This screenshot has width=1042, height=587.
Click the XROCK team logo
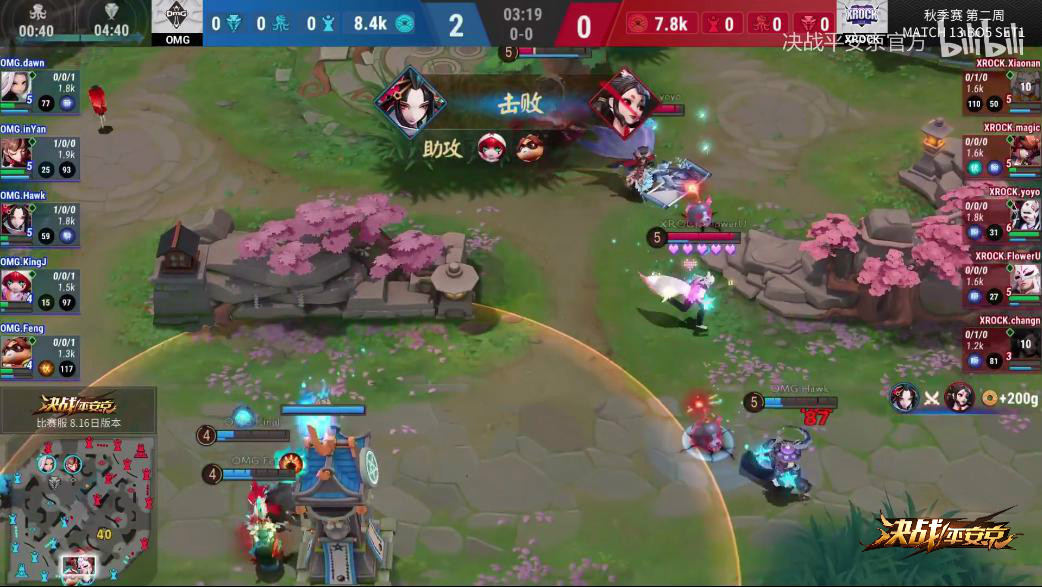point(862,20)
